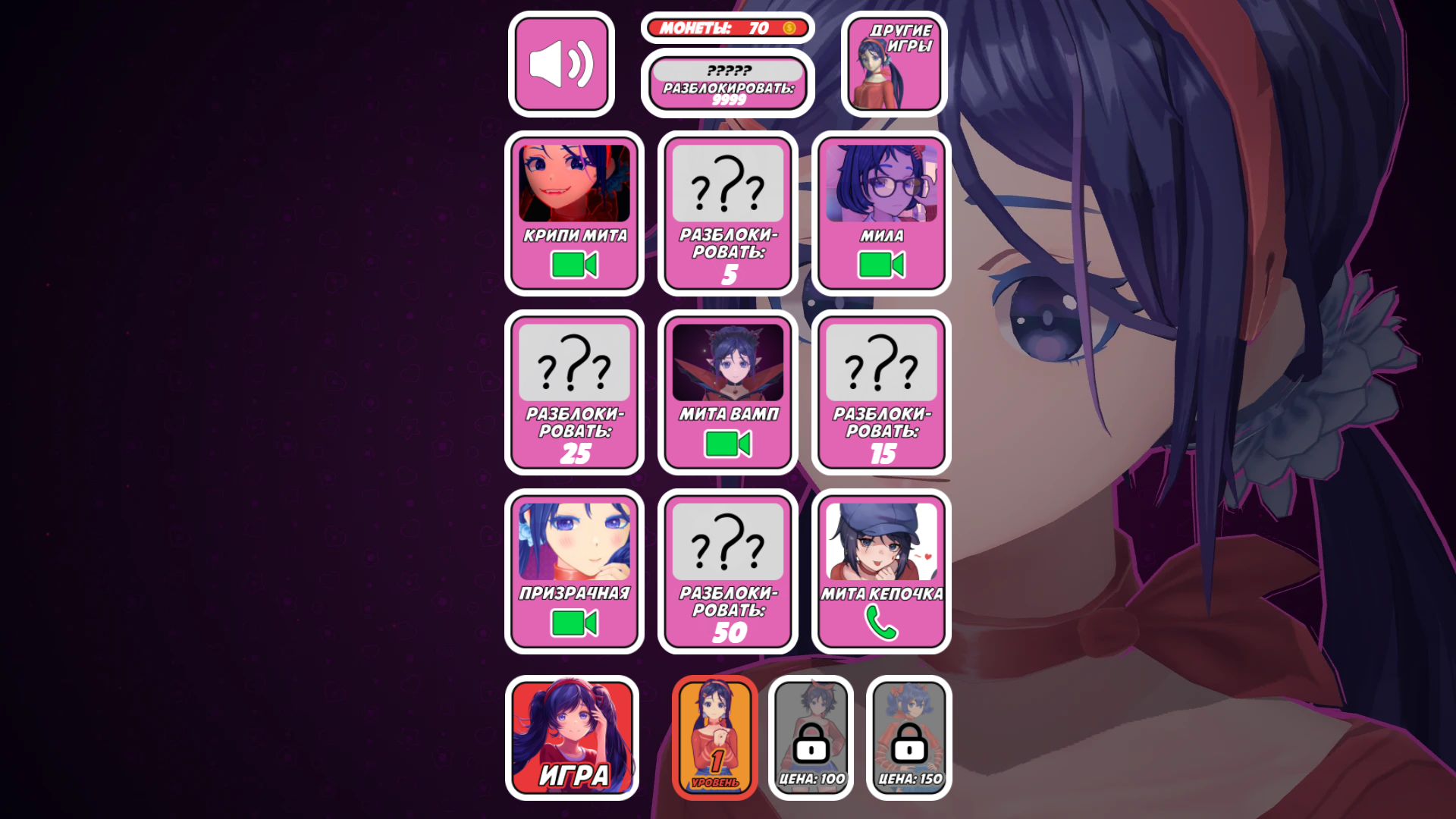Unlock the character costing 15 coins
This screenshot has height=819, width=1456.
click(880, 393)
